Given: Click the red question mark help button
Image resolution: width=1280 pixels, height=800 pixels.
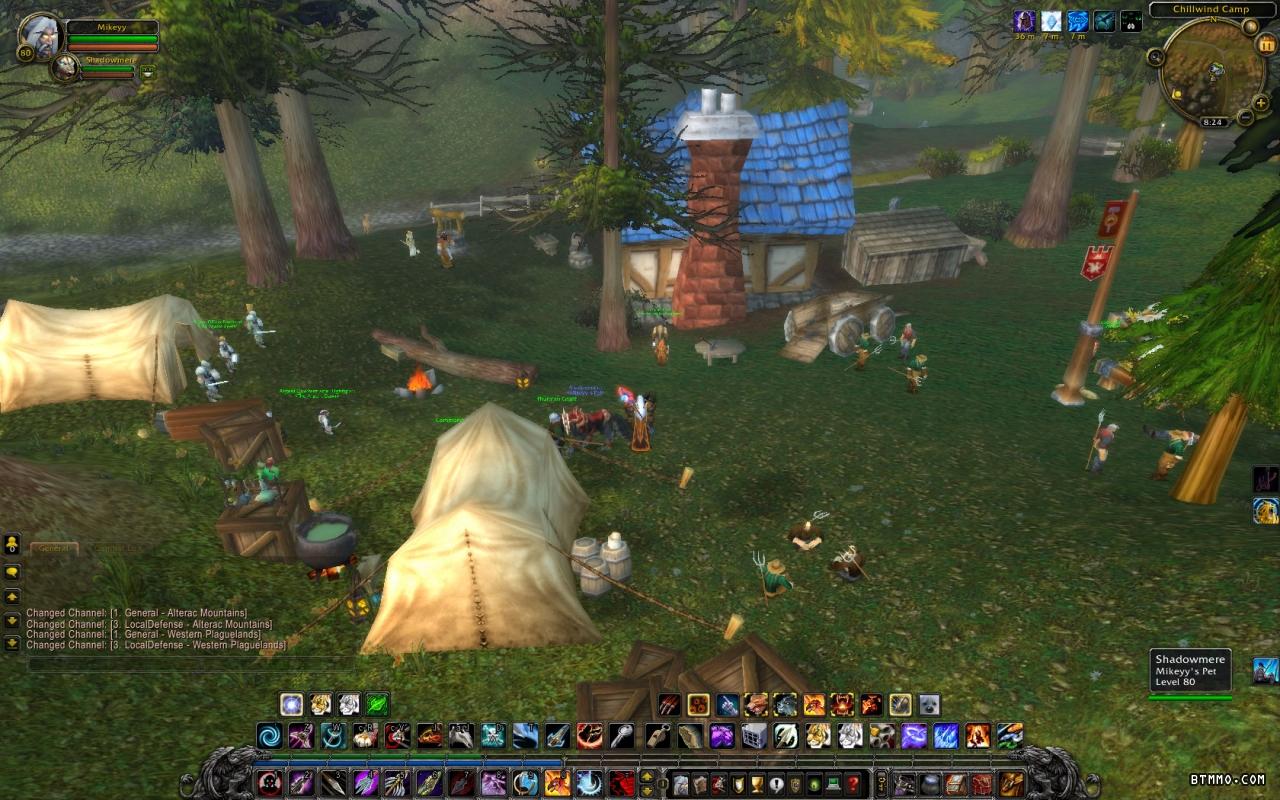Looking at the screenshot, I should [x=853, y=784].
